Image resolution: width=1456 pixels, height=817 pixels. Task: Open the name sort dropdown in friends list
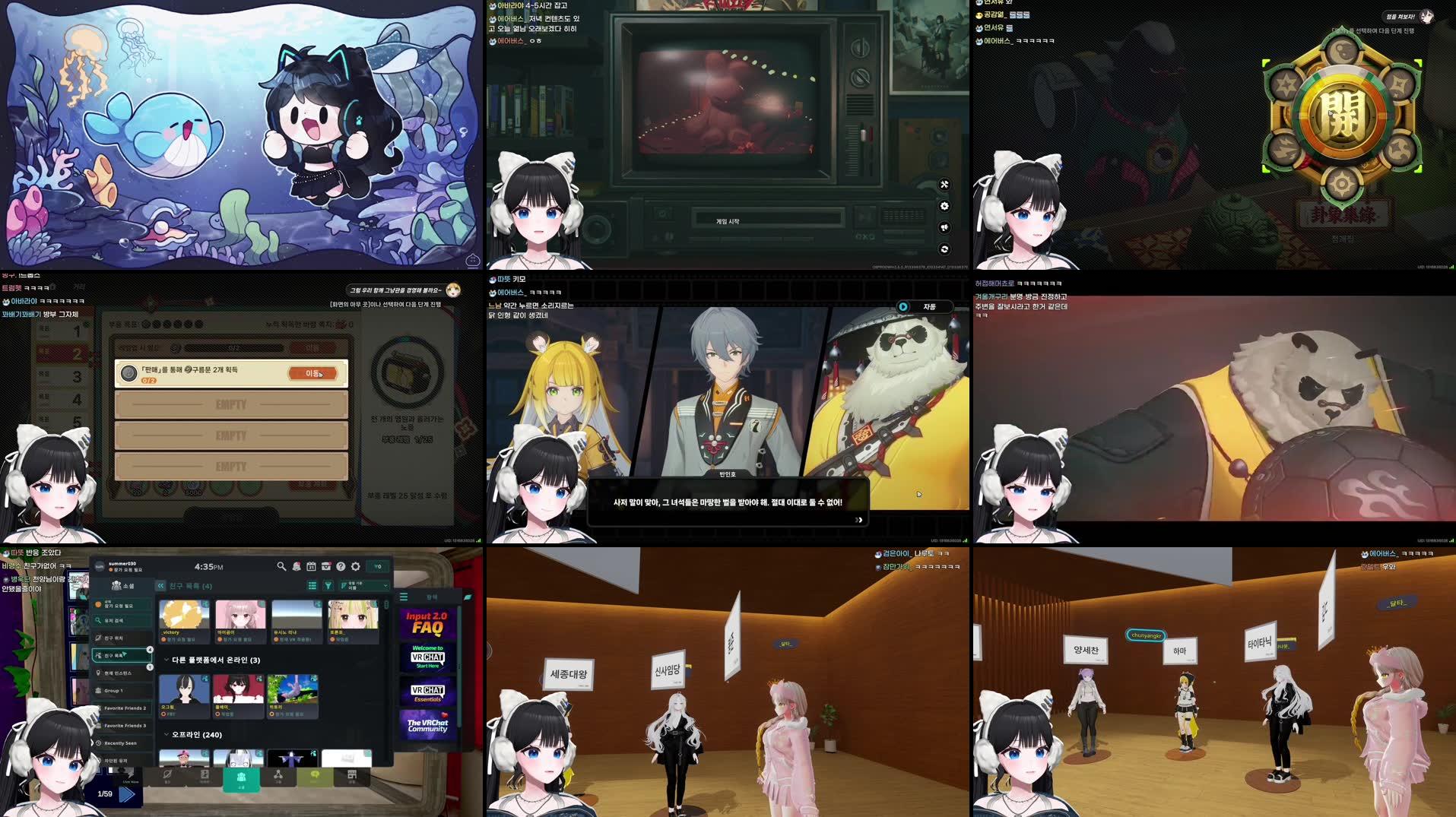click(366, 585)
